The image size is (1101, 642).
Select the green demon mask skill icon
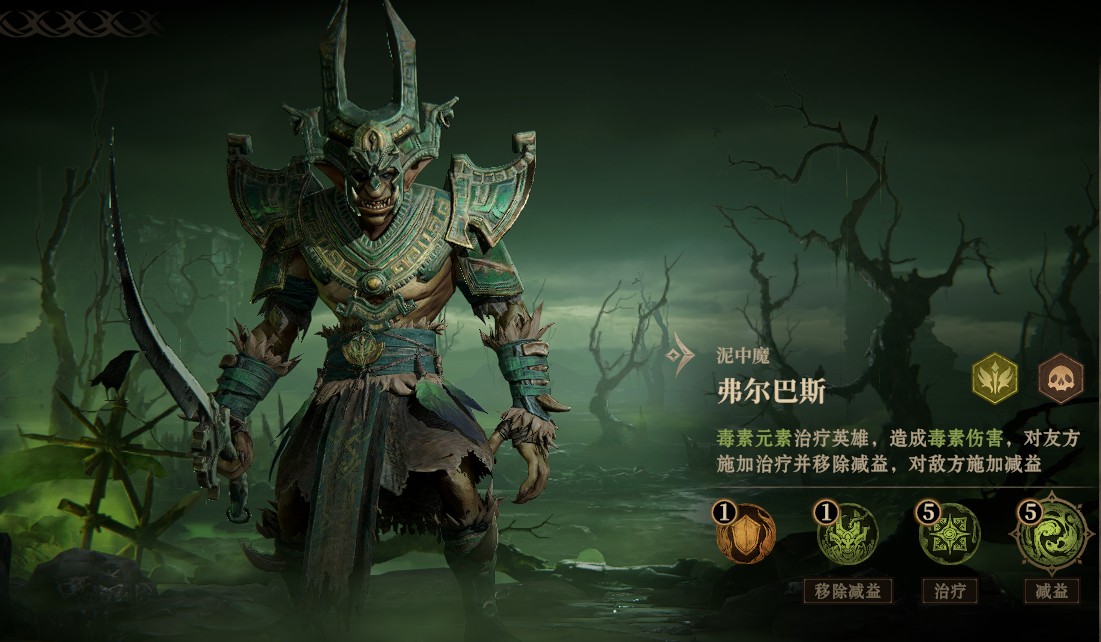pyautogui.click(x=849, y=534)
